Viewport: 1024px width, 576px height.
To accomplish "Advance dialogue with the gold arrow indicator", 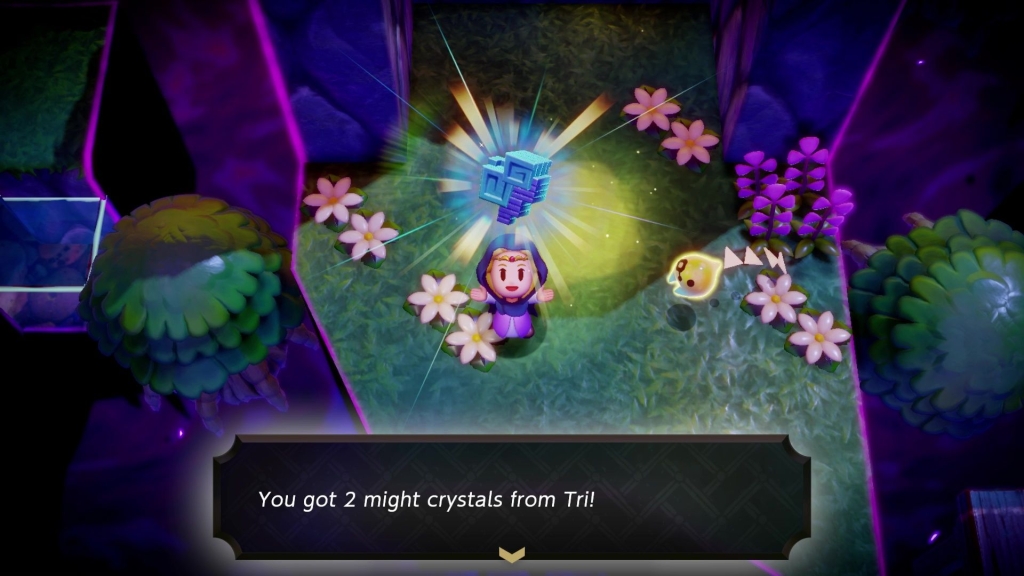I will click(x=512, y=554).
